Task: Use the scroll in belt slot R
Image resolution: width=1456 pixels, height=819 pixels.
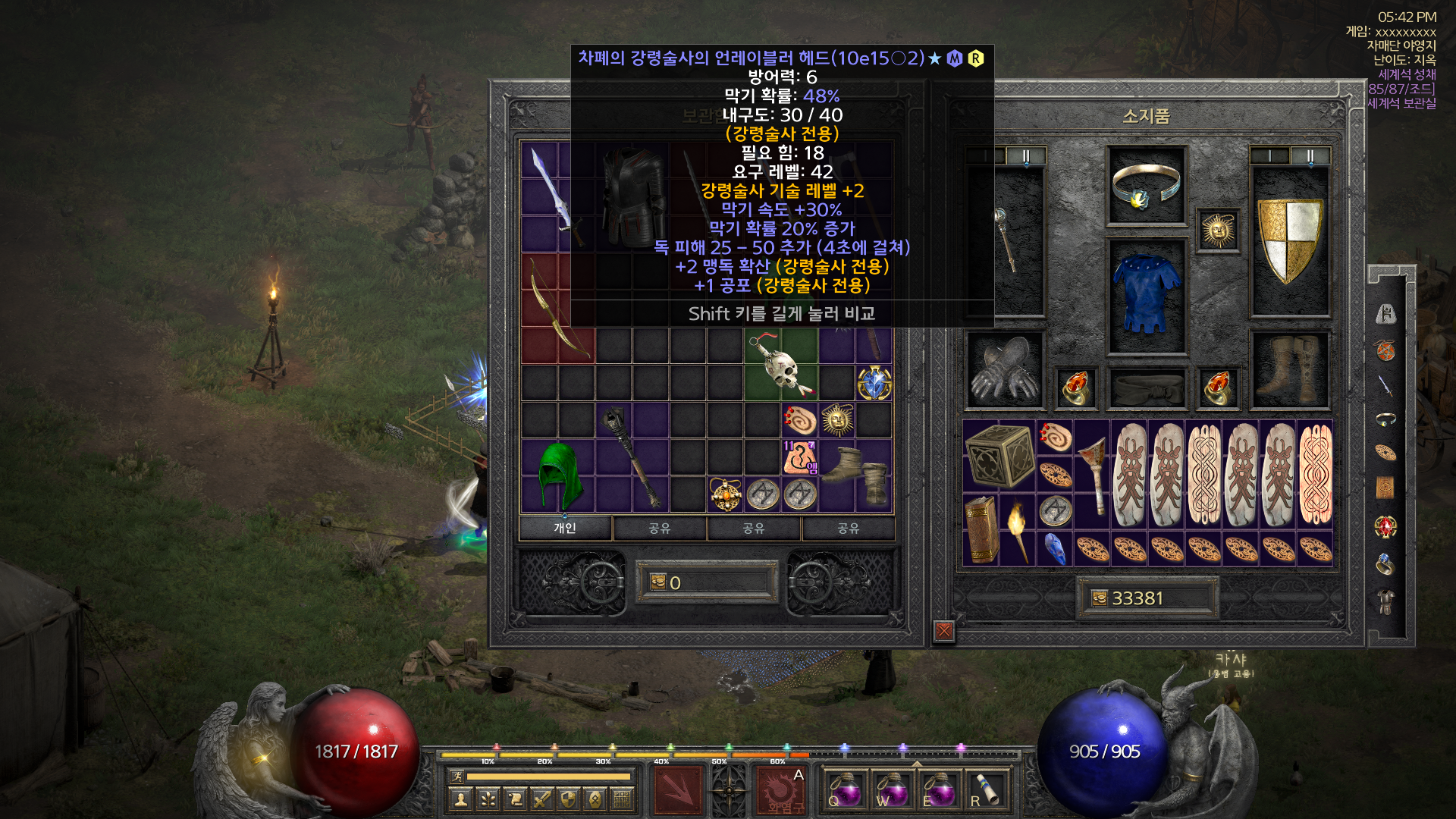Action: coord(987,790)
